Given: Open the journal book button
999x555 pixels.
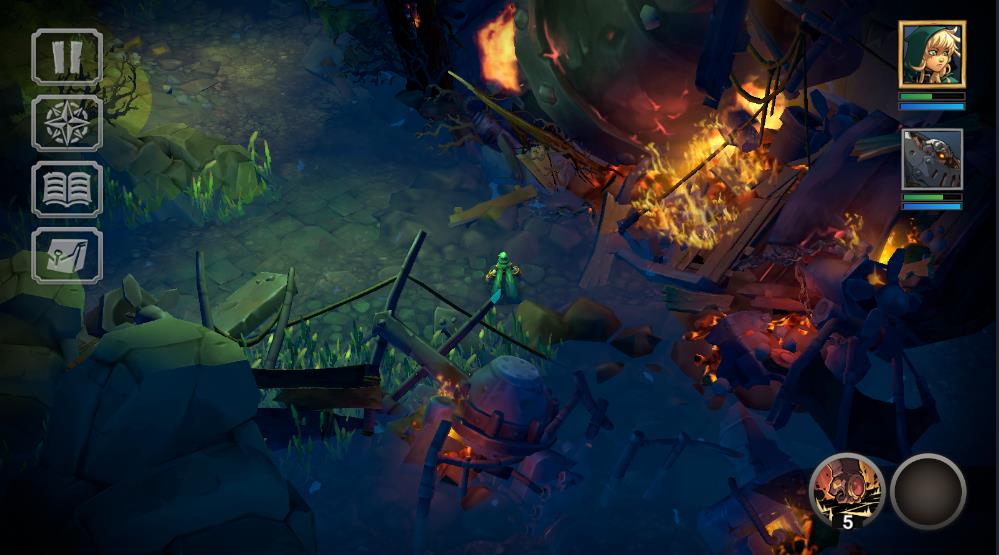Looking at the screenshot, I should (67, 189).
